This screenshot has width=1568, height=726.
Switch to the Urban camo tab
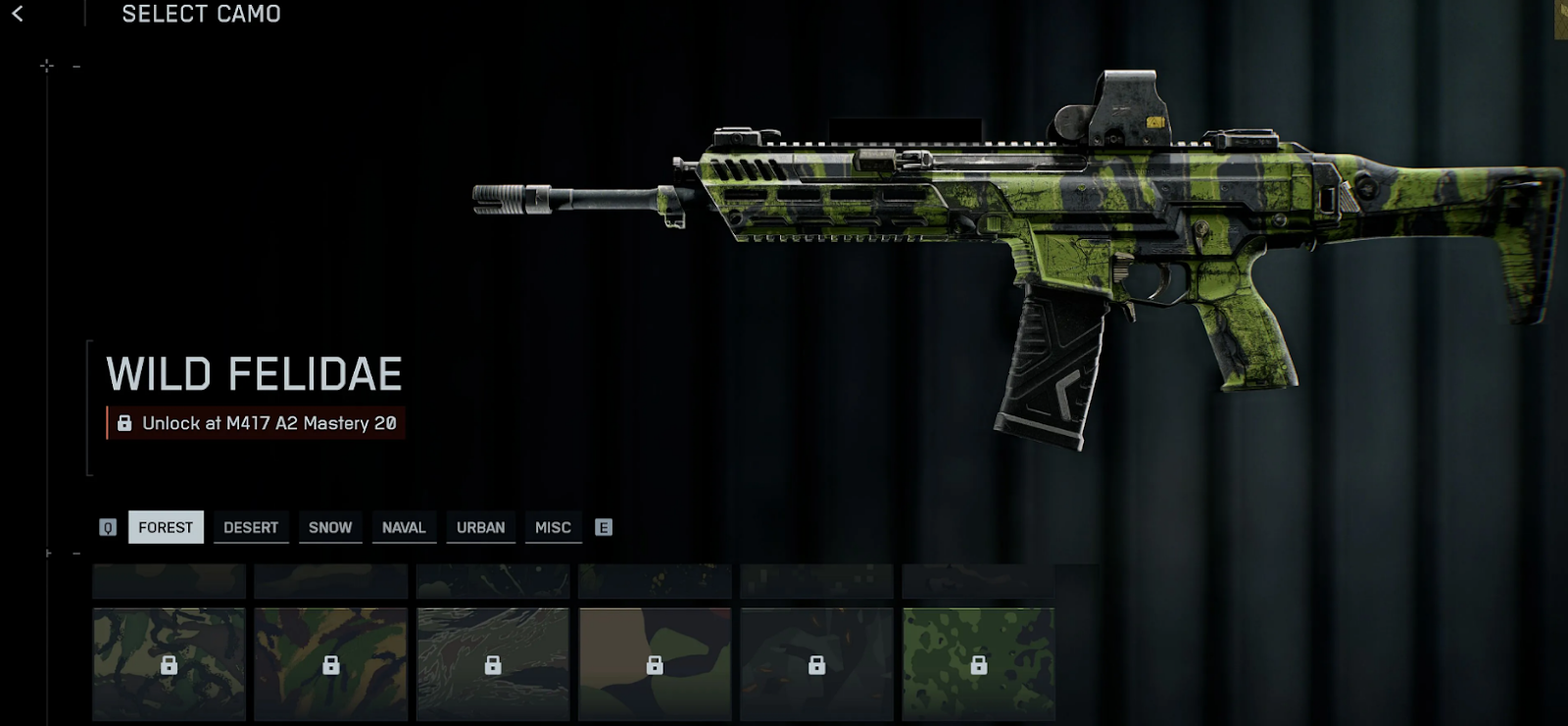coord(481,527)
